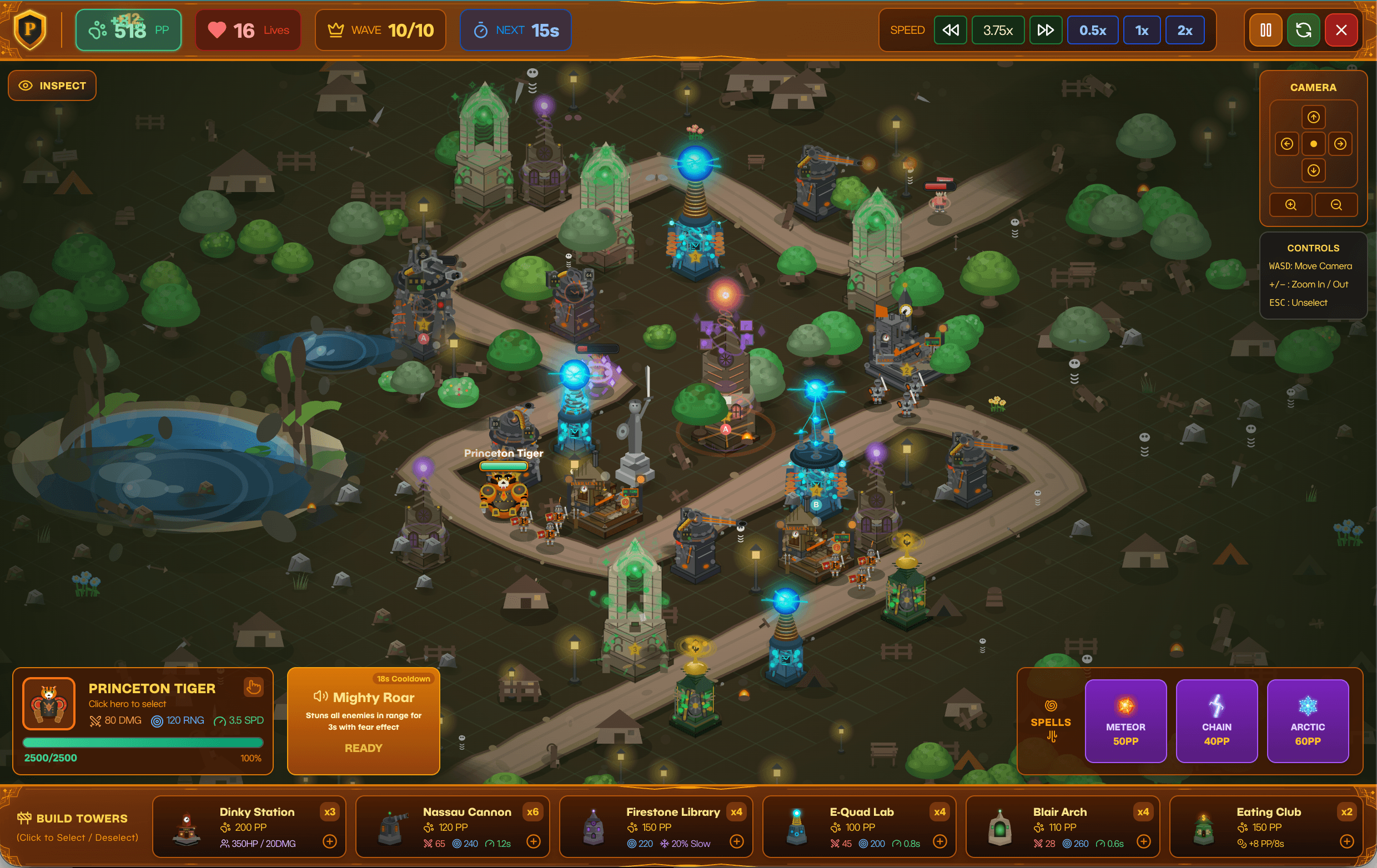1377x868 pixels.
Task: Set game speed to 0.5x
Action: (1092, 31)
